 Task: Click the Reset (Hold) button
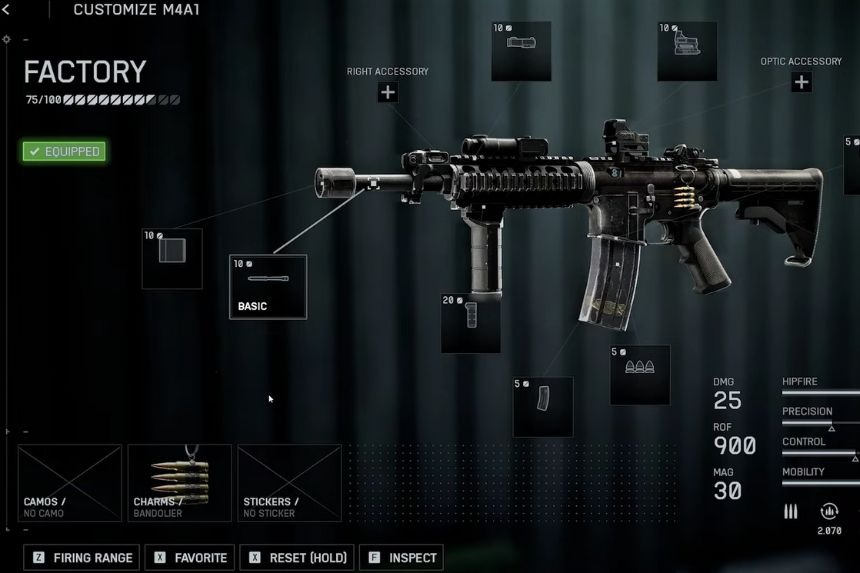[x=297, y=558]
